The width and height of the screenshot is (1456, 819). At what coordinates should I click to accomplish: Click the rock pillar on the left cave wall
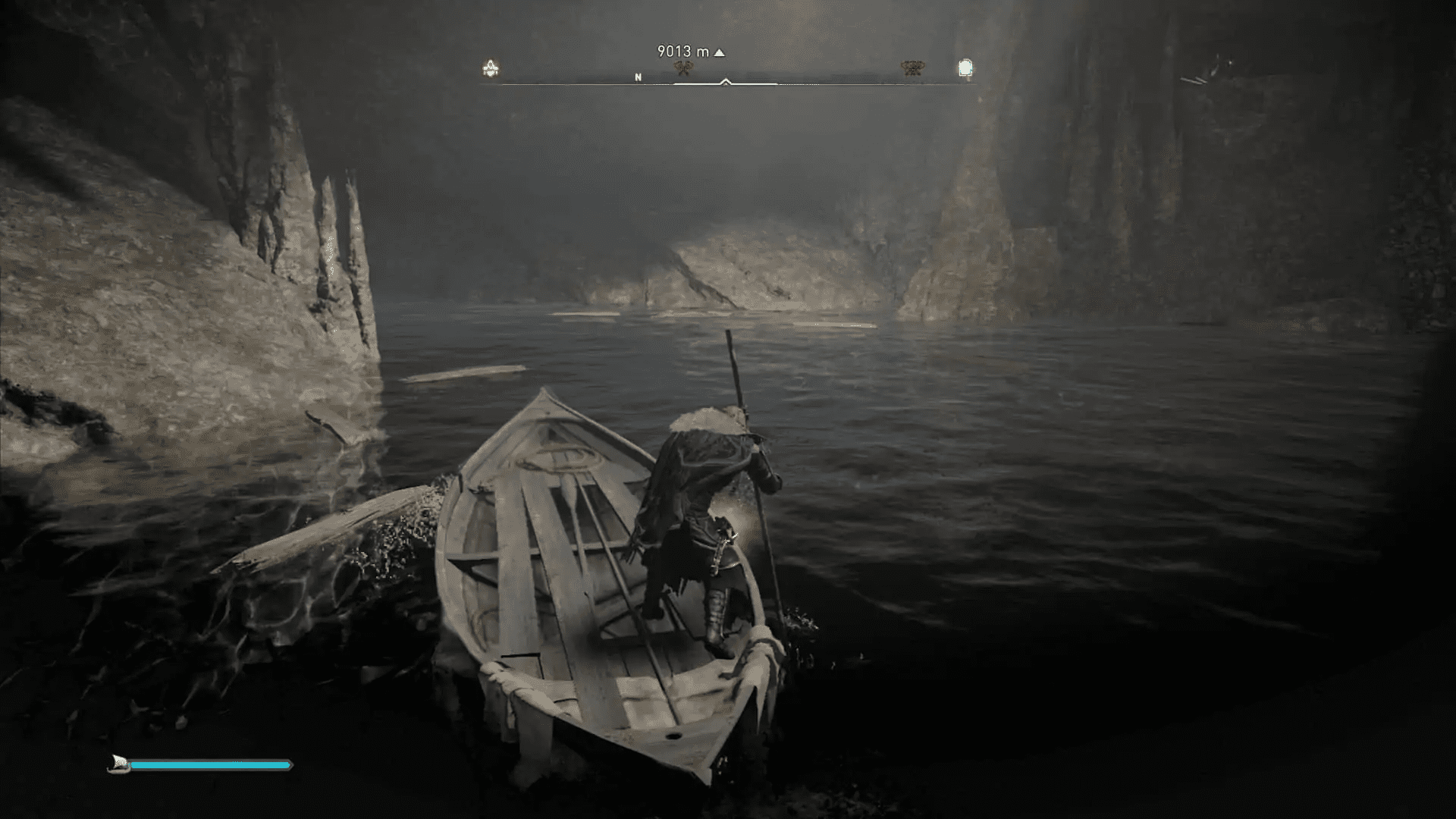[x=334, y=250]
